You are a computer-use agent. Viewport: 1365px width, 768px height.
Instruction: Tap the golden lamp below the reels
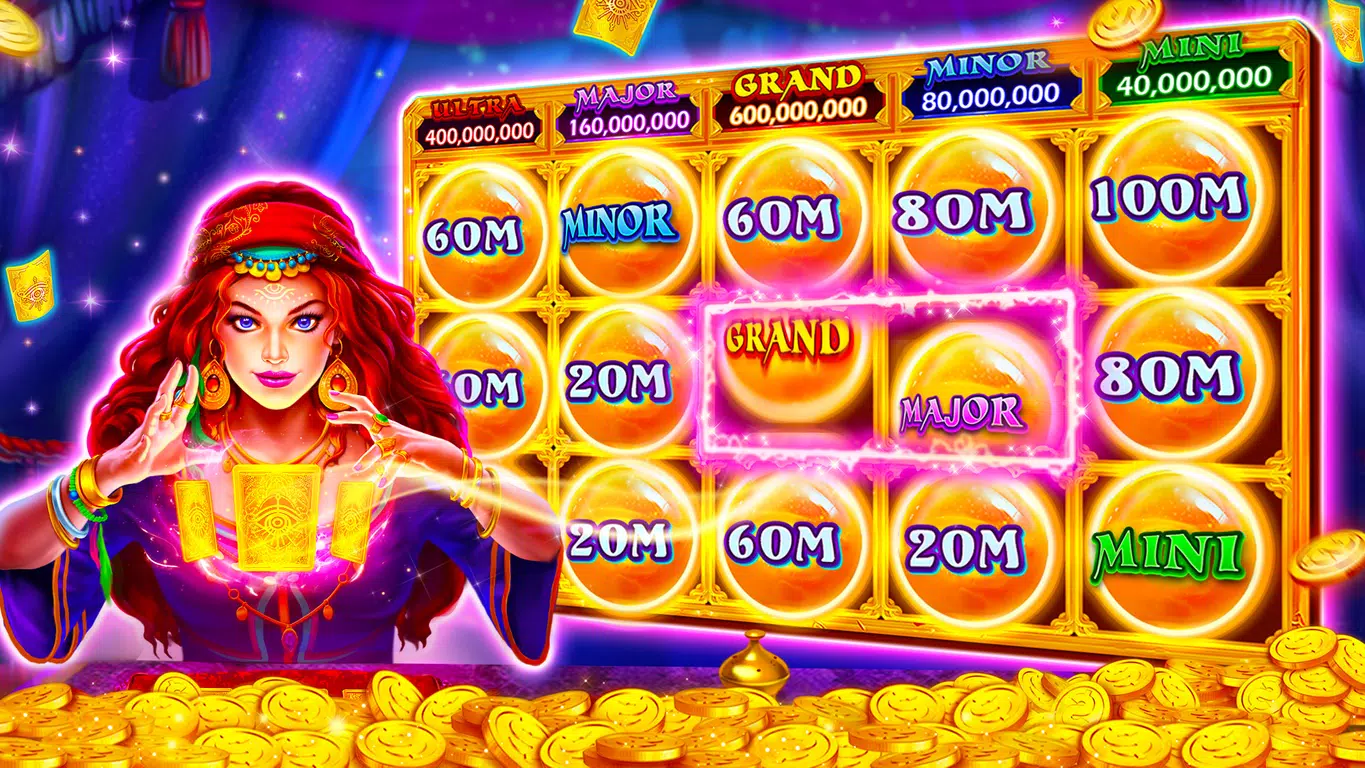point(755,662)
